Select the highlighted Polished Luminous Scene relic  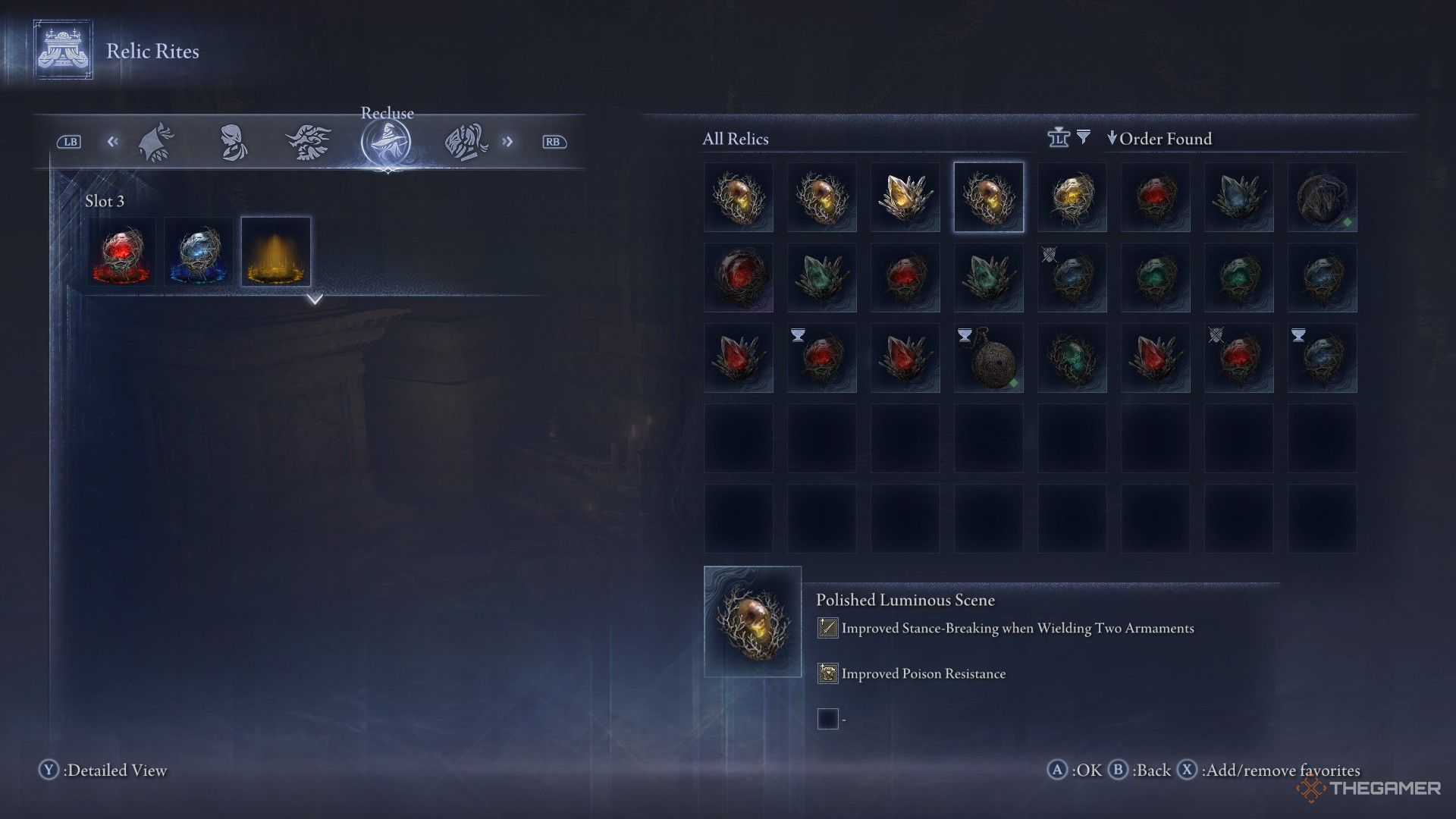[989, 197]
